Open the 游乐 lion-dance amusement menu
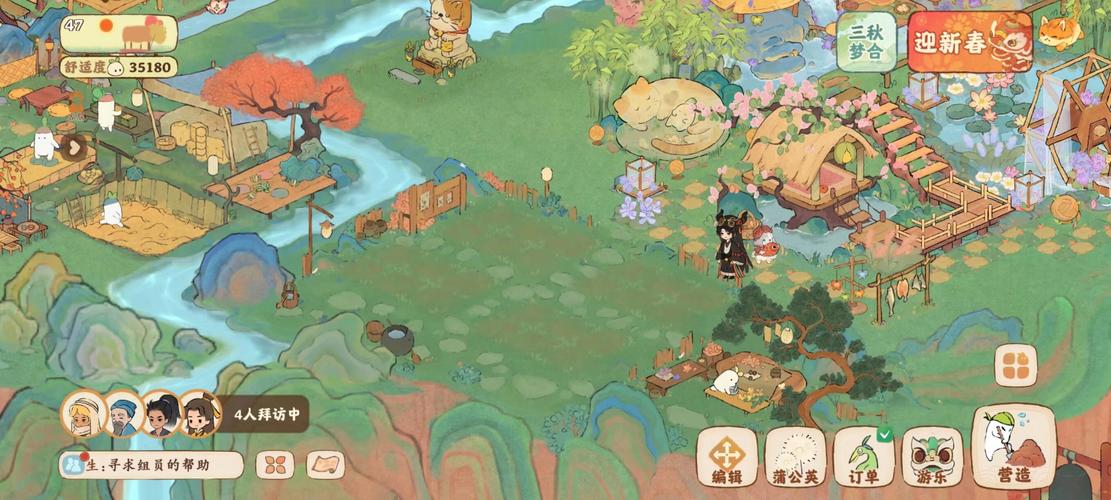This screenshot has height=500, width=1111. 932,457
